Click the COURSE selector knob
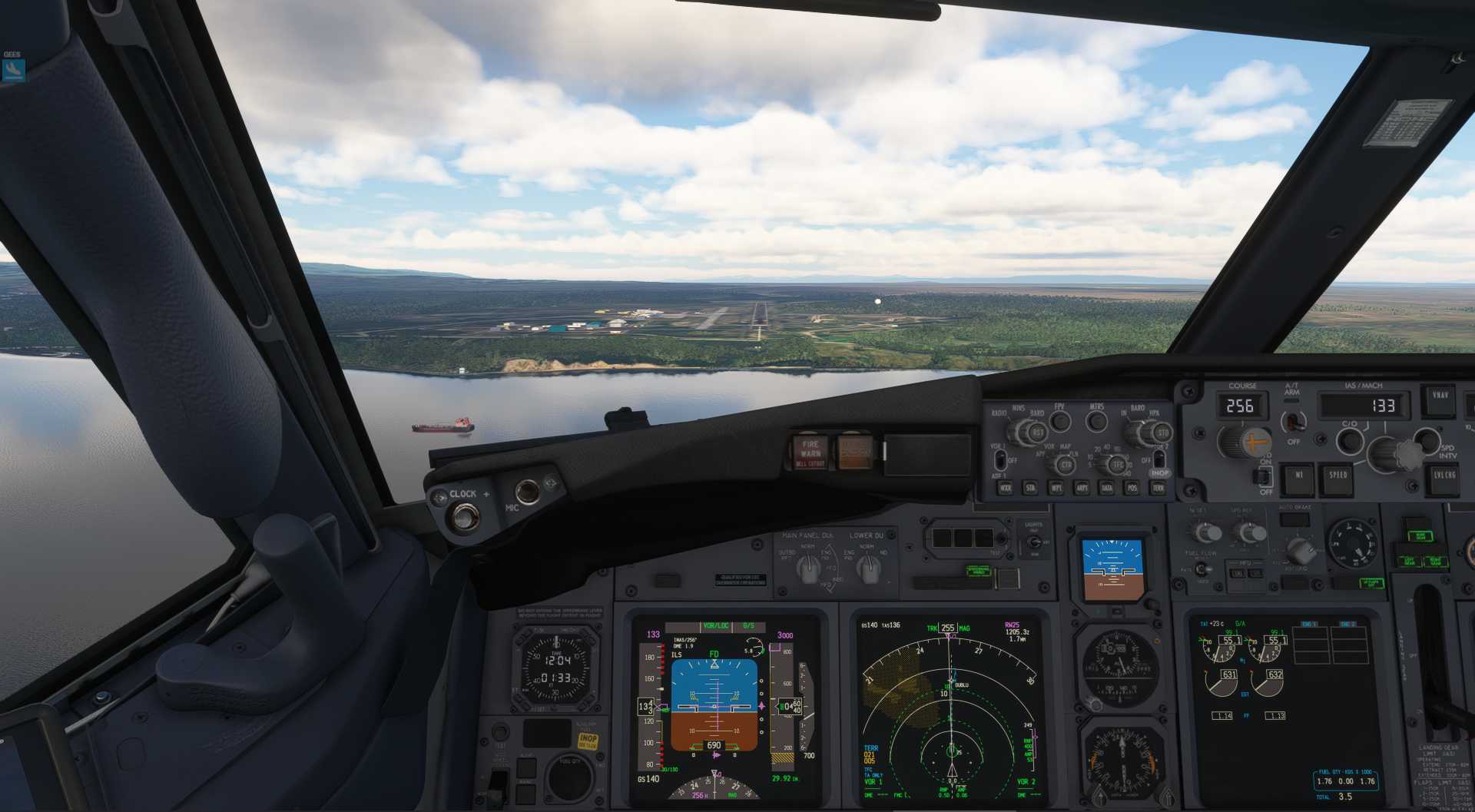Screen dimensions: 1475x812 click(x=1242, y=441)
